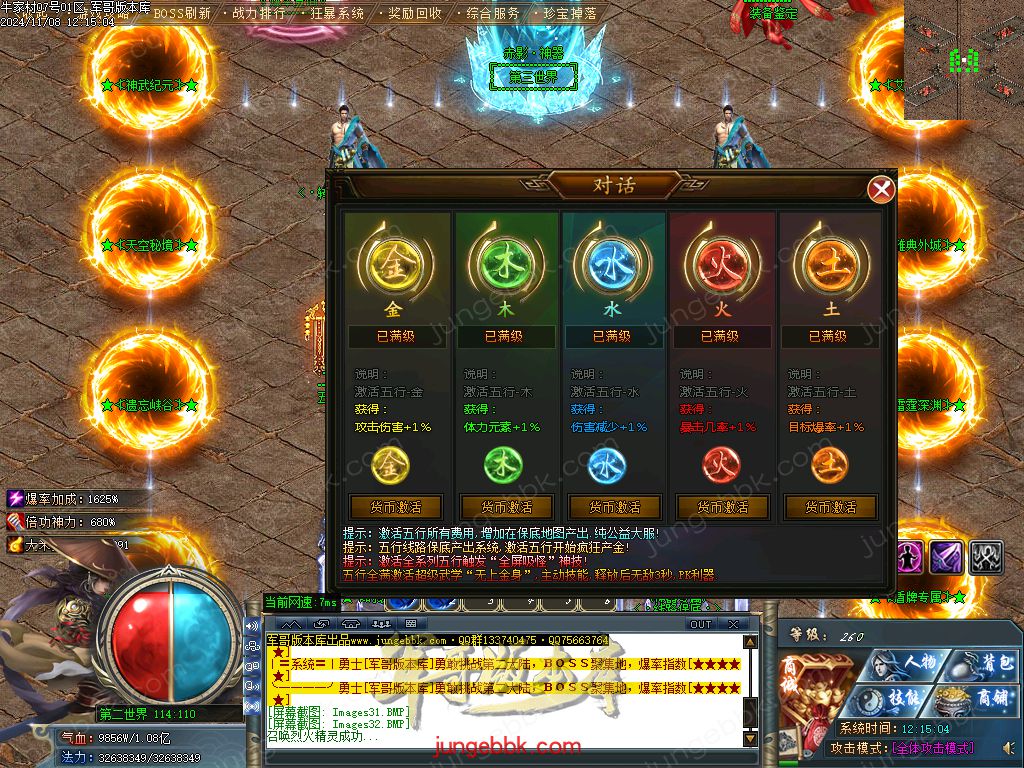Open the 战力排行 ranking menu
The image size is (1024, 768).
click(258, 14)
